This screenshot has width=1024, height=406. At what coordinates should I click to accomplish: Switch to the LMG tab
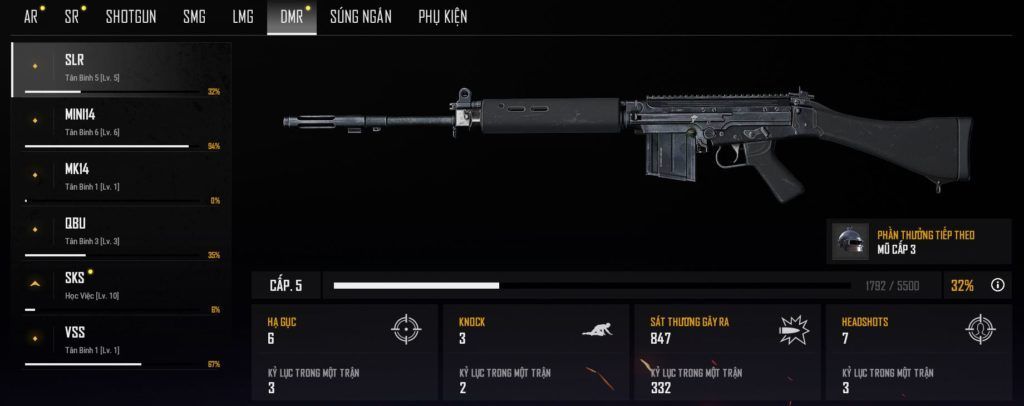[x=242, y=16]
